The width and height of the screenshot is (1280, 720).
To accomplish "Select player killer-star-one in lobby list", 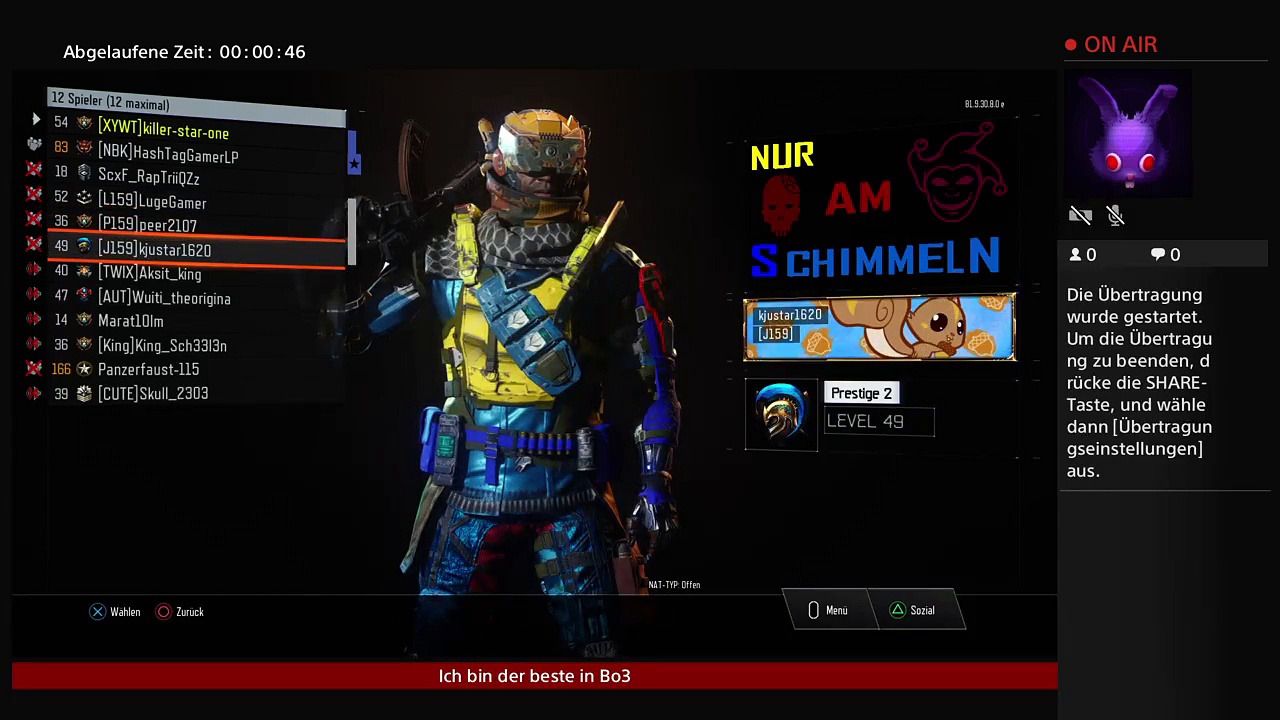I will (x=163, y=131).
